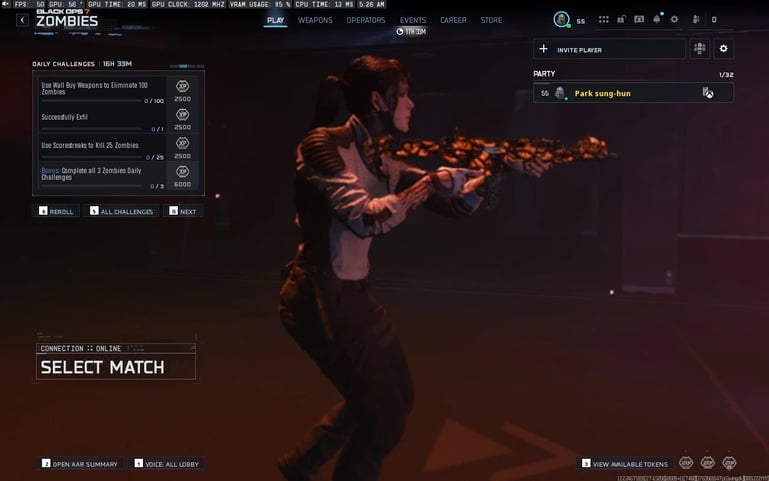The width and height of the screenshot is (769, 481).
Task: Open the Operators tab
Action: pos(366,20)
